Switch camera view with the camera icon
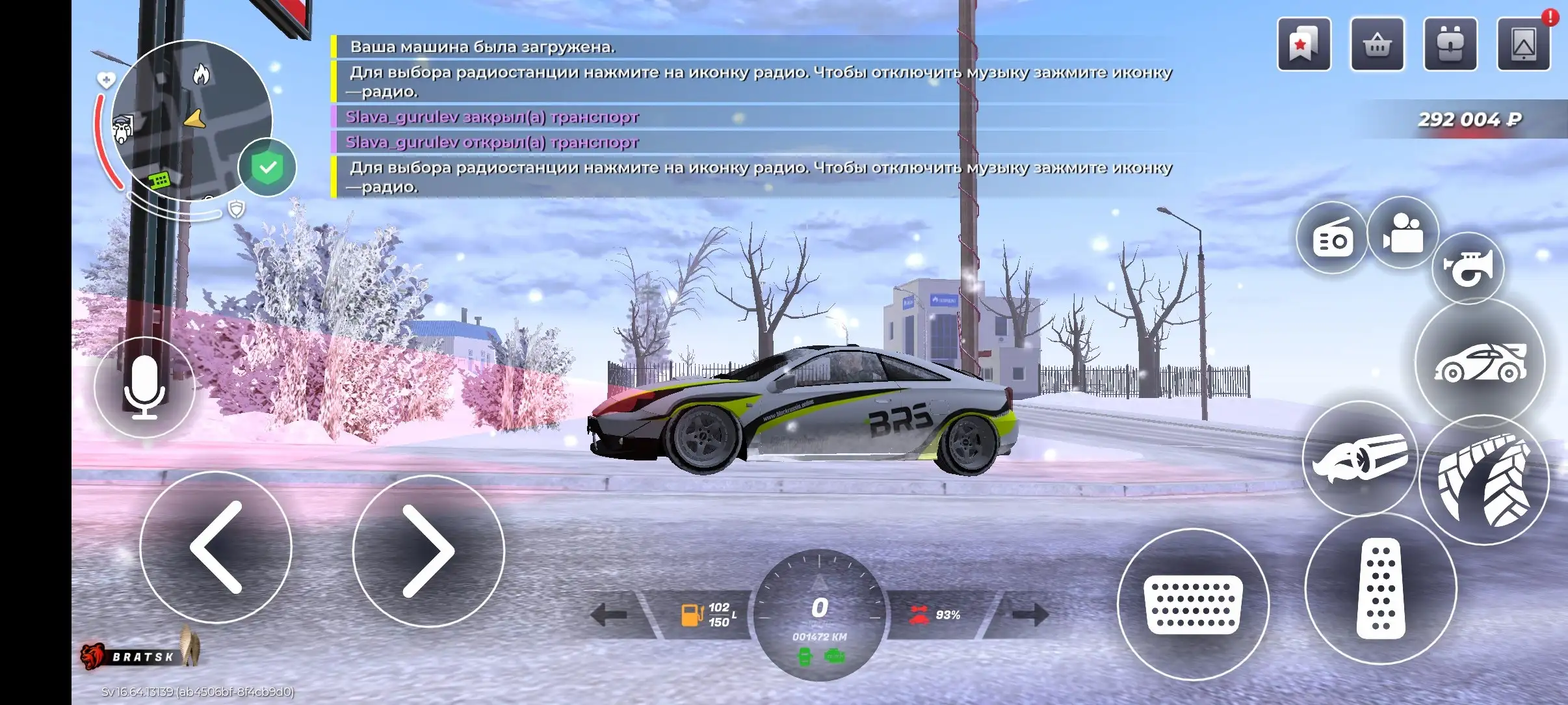The width and height of the screenshot is (1568, 705). (x=1403, y=232)
